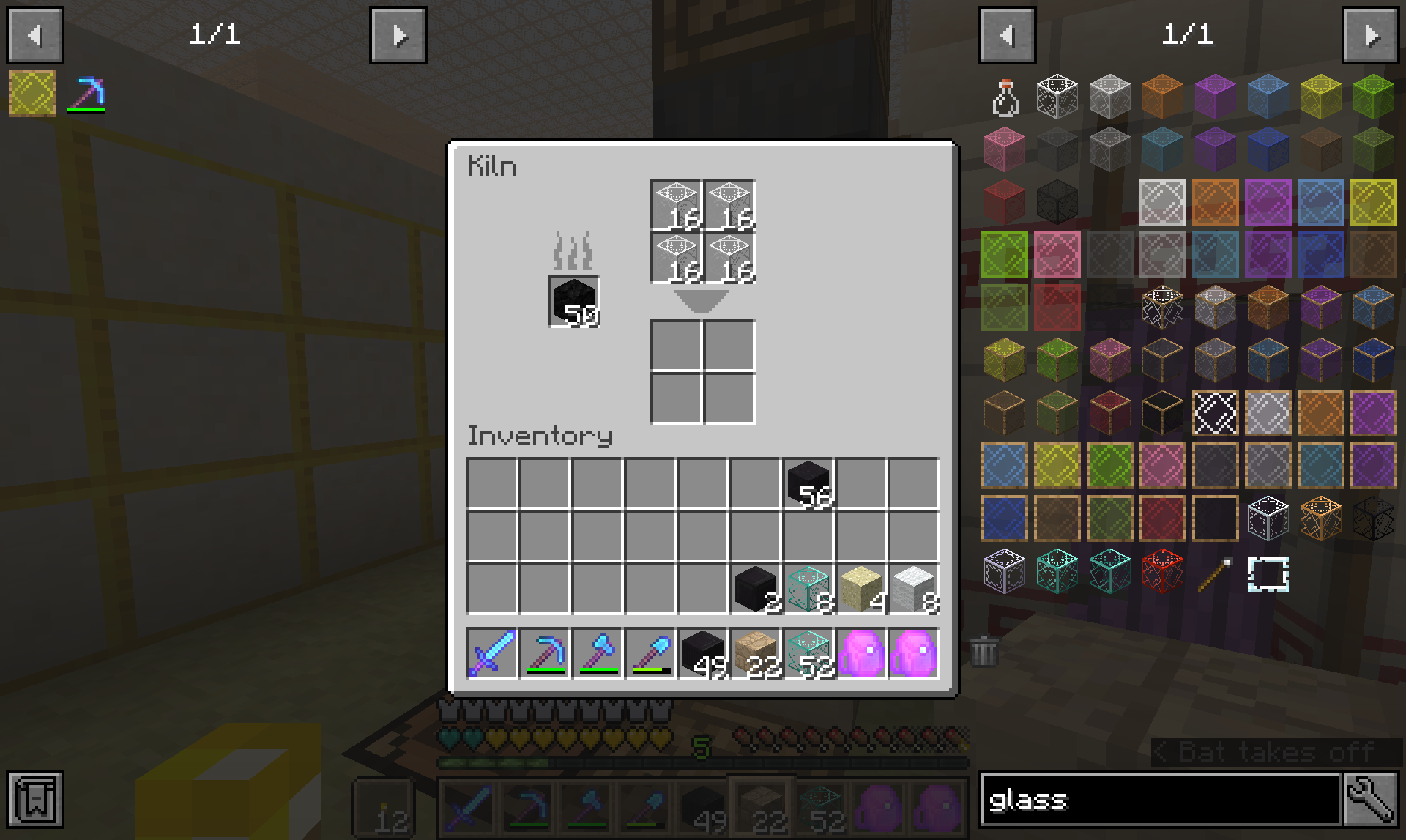Click the wand item in the item list
1406x840 pixels.
click(x=1214, y=576)
